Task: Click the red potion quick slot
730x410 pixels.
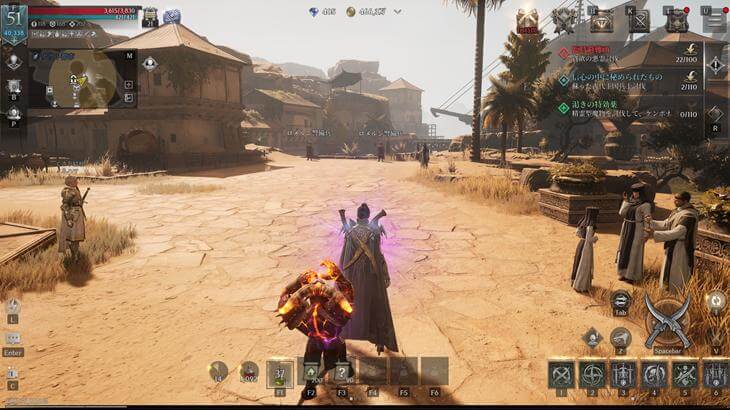Action: click(249, 372)
